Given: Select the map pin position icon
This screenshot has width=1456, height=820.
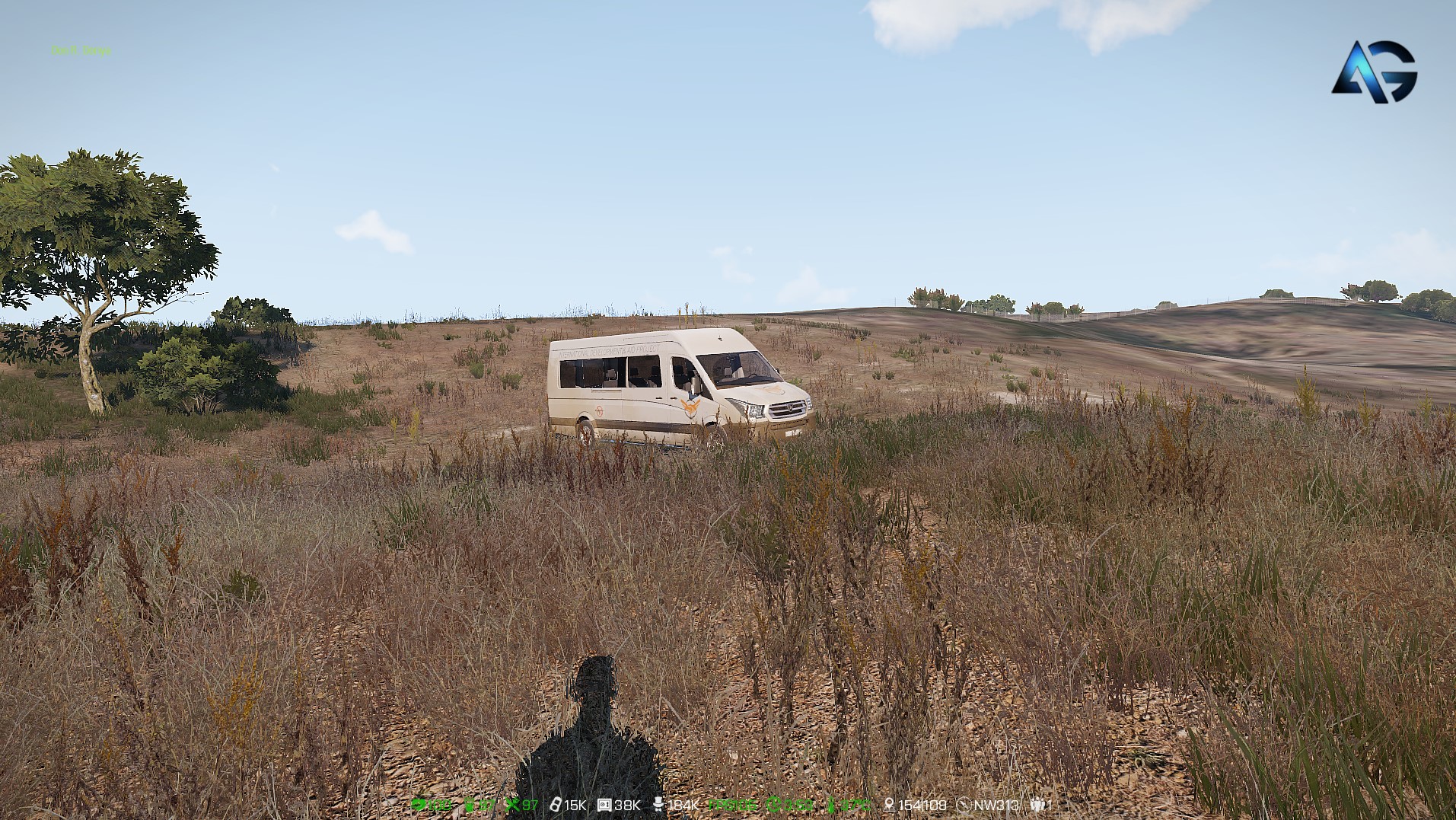Looking at the screenshot, I should 888,805.
